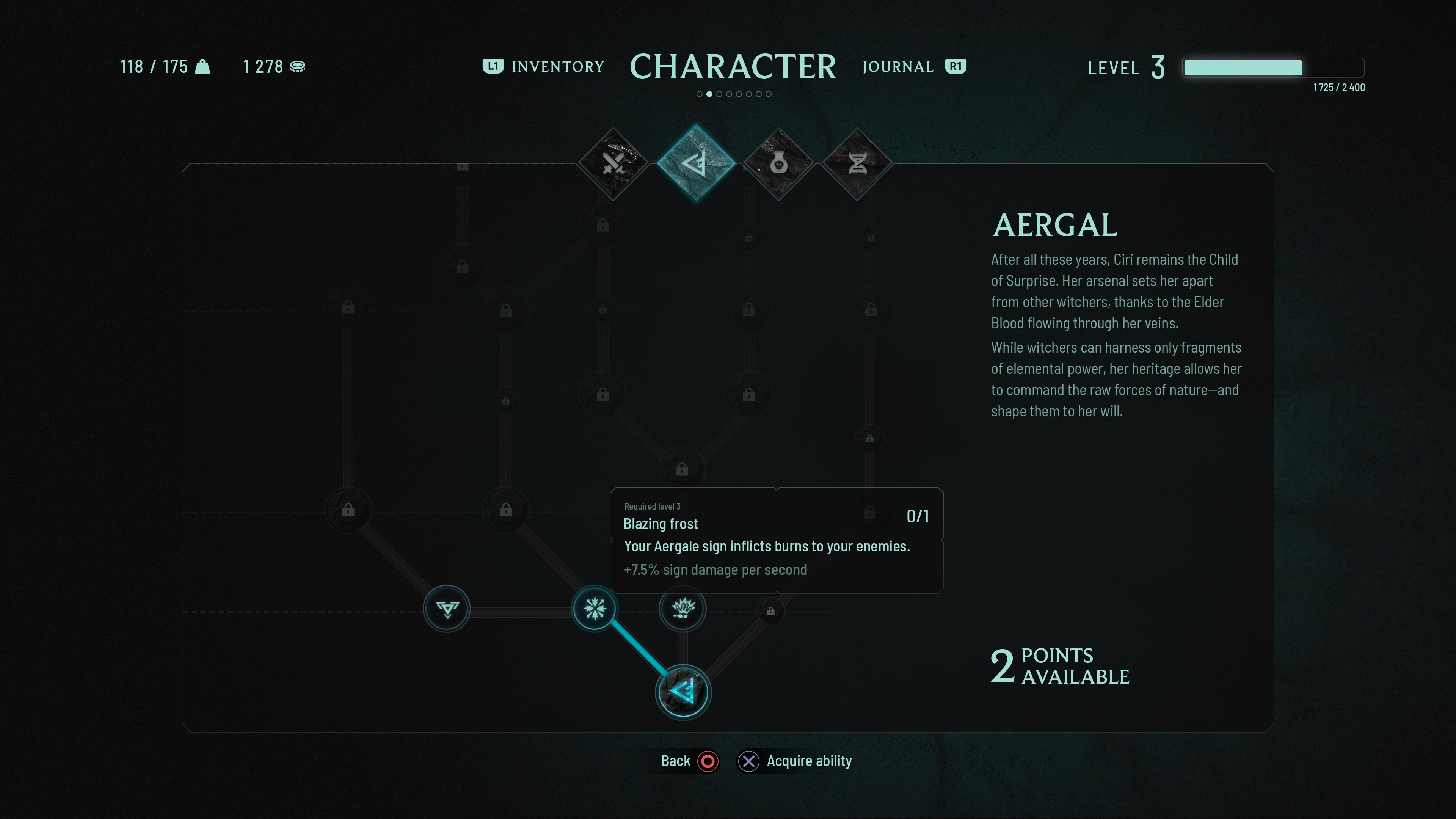The height and width of the screenshot is (819, 1456).
Task: Select the snowflake ability node
Action: [x=595, y=609]
